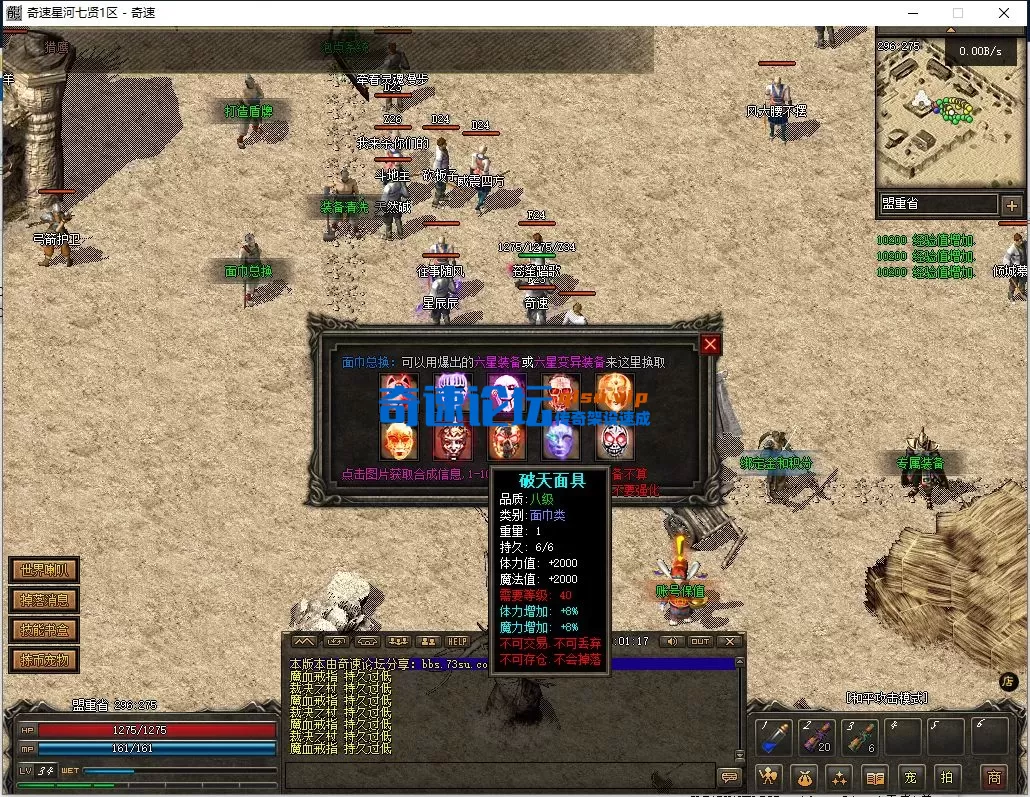
Task: Show the 掉落消息 drop messages
Action: click(44, 600)
